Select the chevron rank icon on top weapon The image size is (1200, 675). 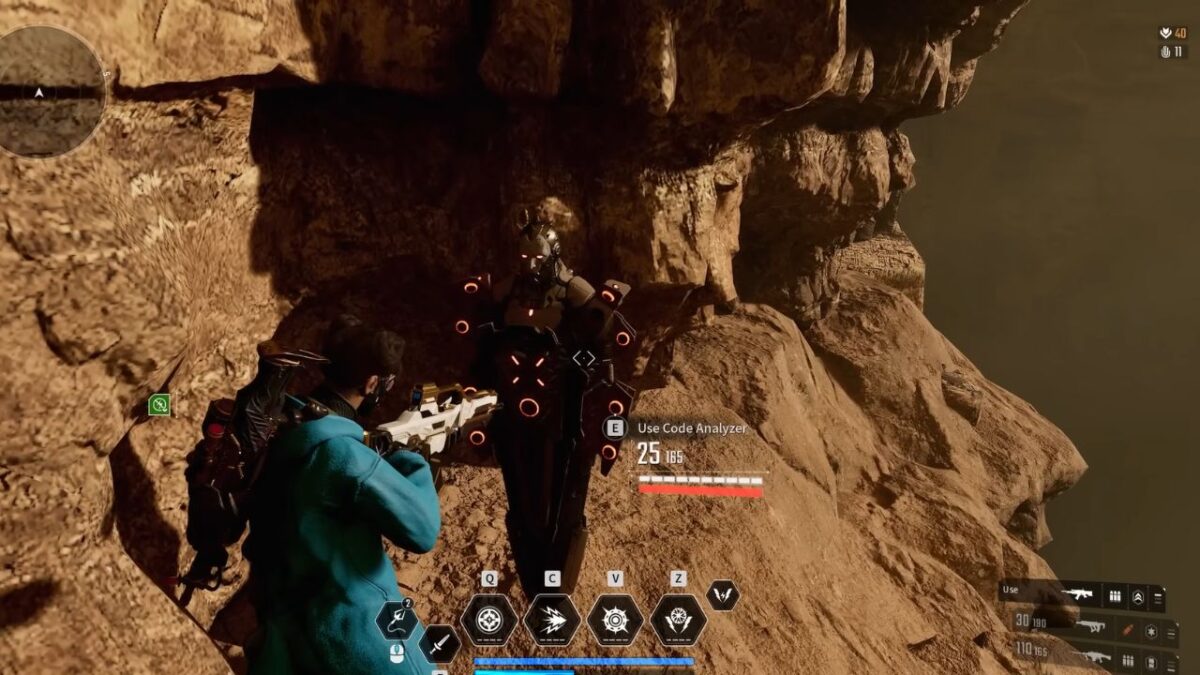click(1138, 597)
